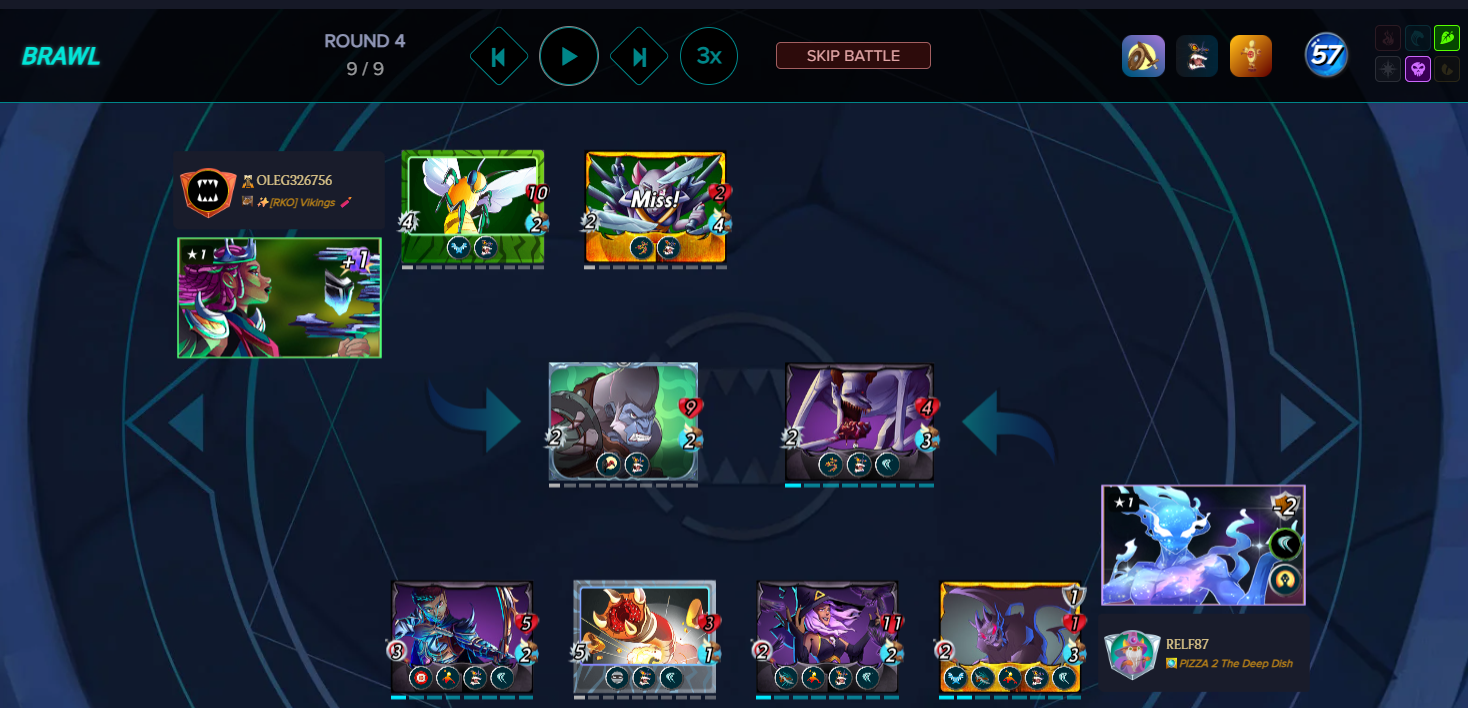This screenshot has height=708, width=1468.
Task: Open the [RKO] Vikings guild link
Action: point(298,202)
